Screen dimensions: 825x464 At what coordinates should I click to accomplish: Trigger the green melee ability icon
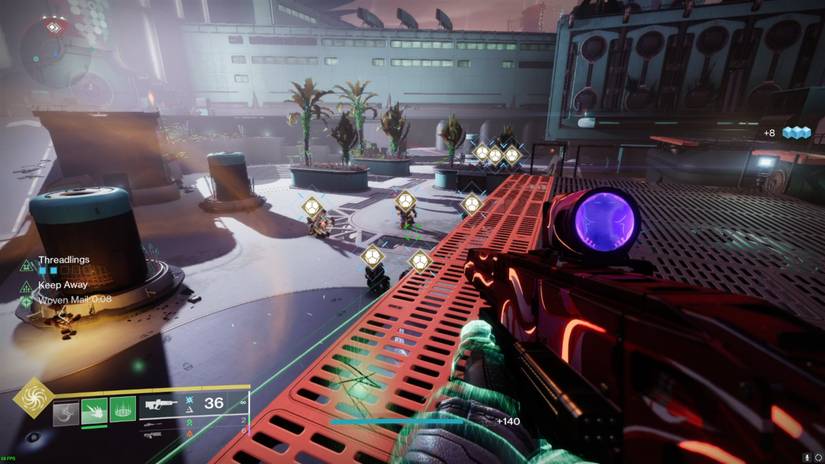pyautogui.click(x=94, y=410)
